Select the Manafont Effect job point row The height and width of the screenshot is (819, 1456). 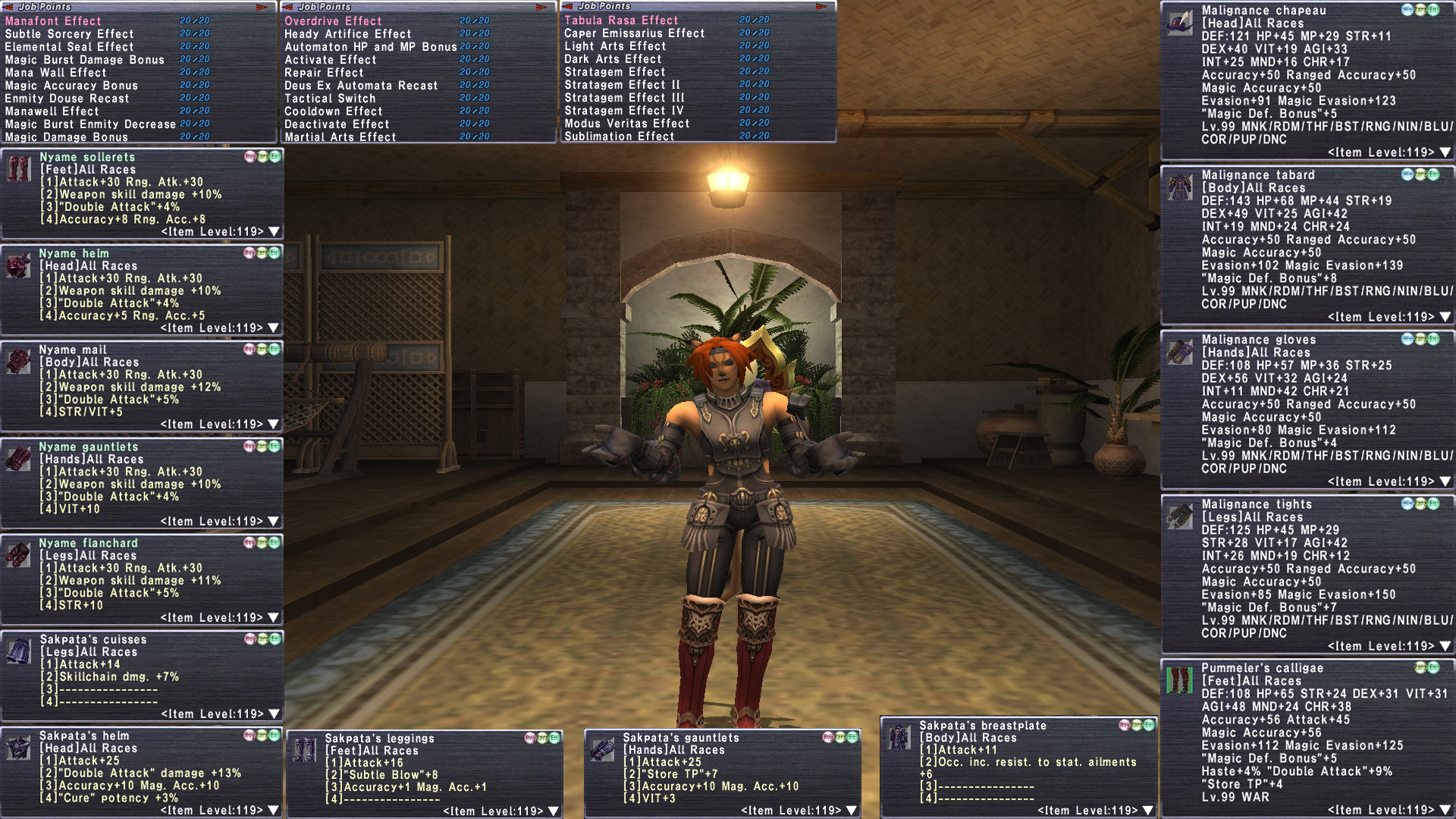[53, 21]
